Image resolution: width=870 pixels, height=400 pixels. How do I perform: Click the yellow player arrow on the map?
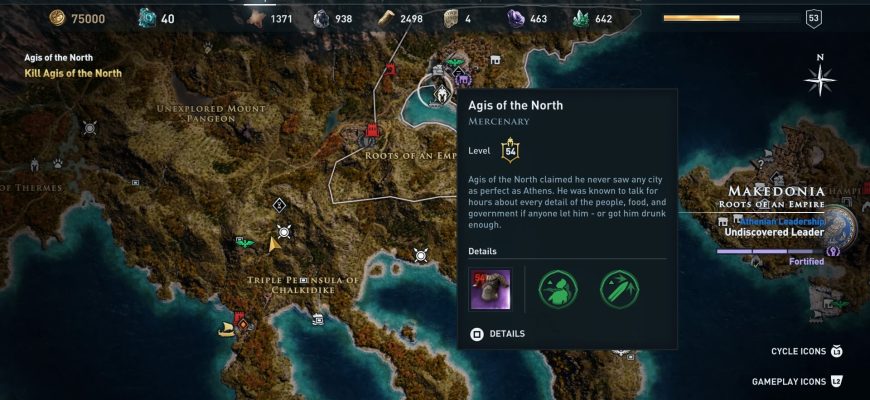[x=273, y=243]
